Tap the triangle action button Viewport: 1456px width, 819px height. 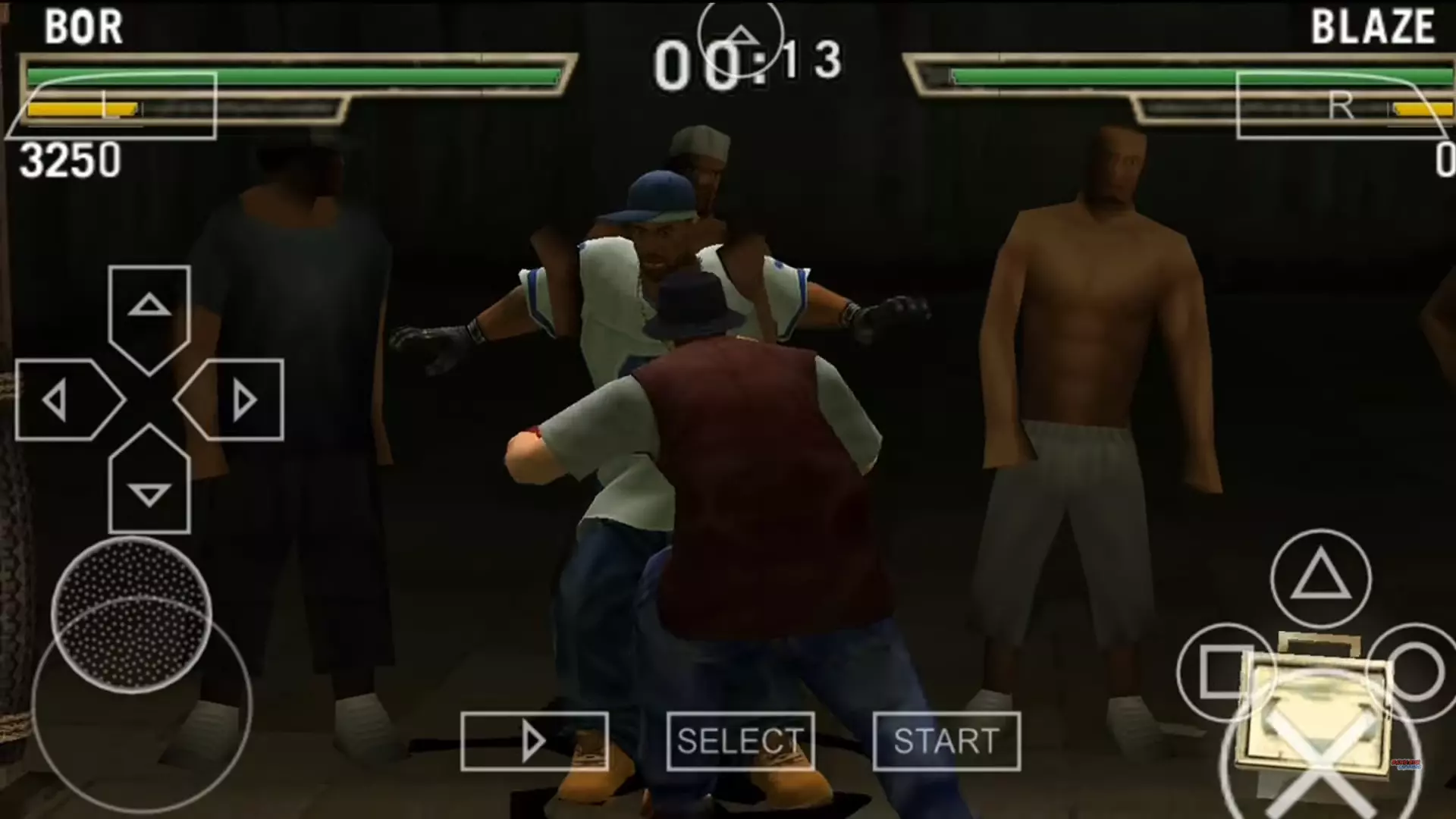pyautogui.click(x=1320, y=578)
